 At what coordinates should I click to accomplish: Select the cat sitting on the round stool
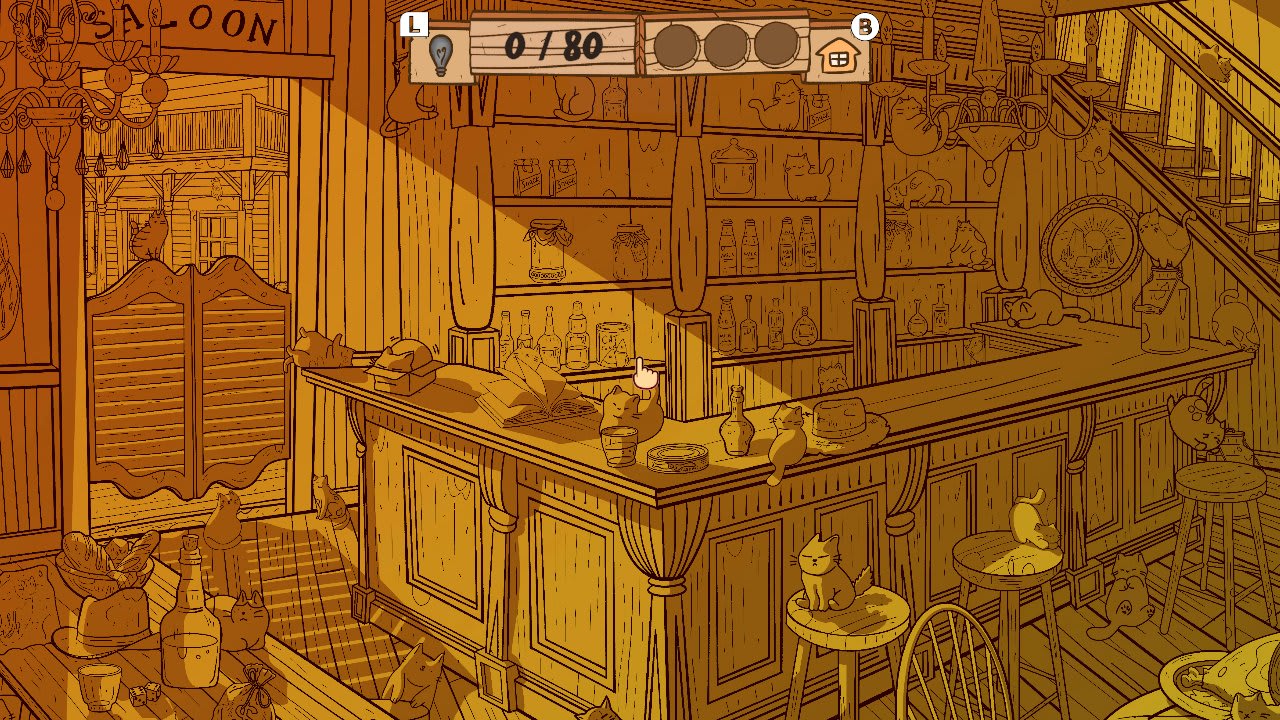(x=820, y=570)
